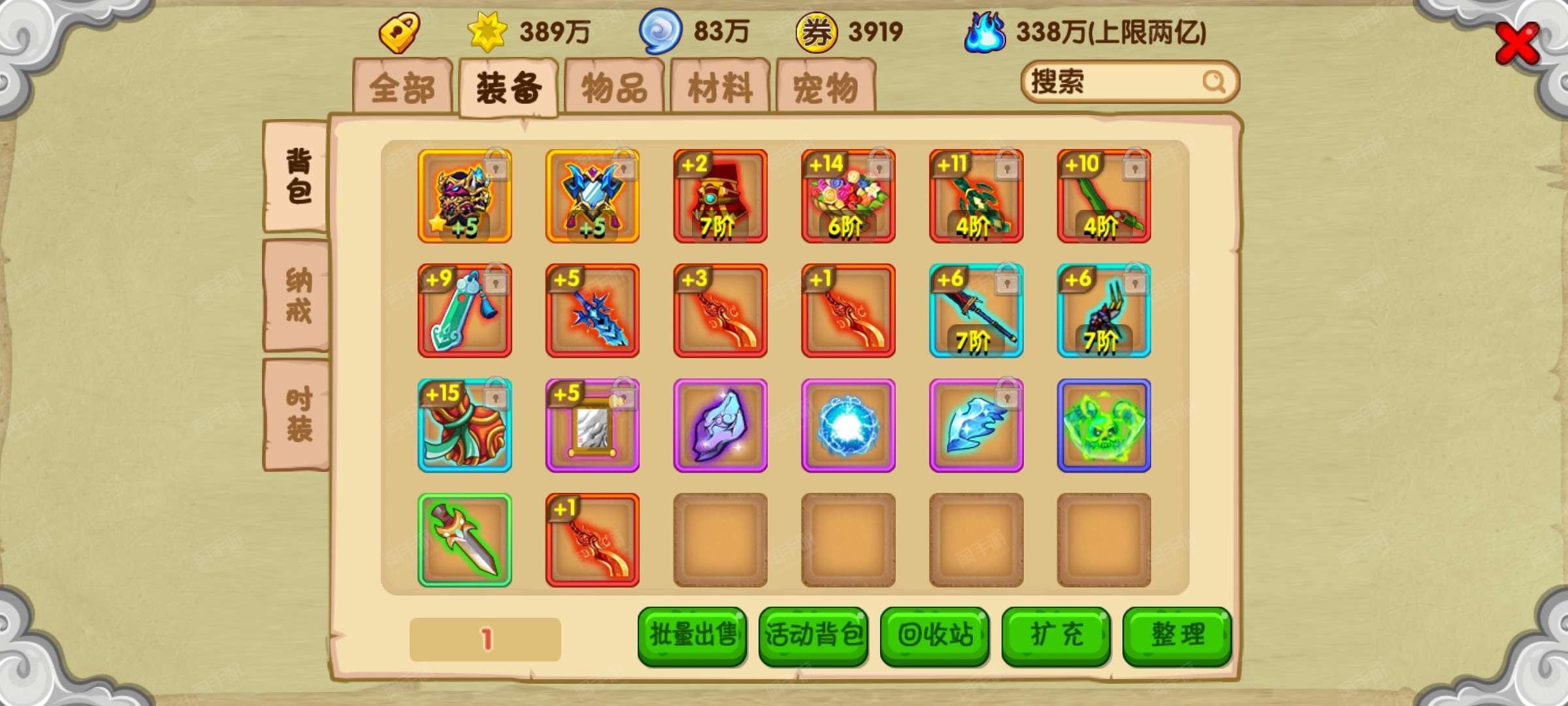Select the green skull pet equipment item

coord(1104,424)
